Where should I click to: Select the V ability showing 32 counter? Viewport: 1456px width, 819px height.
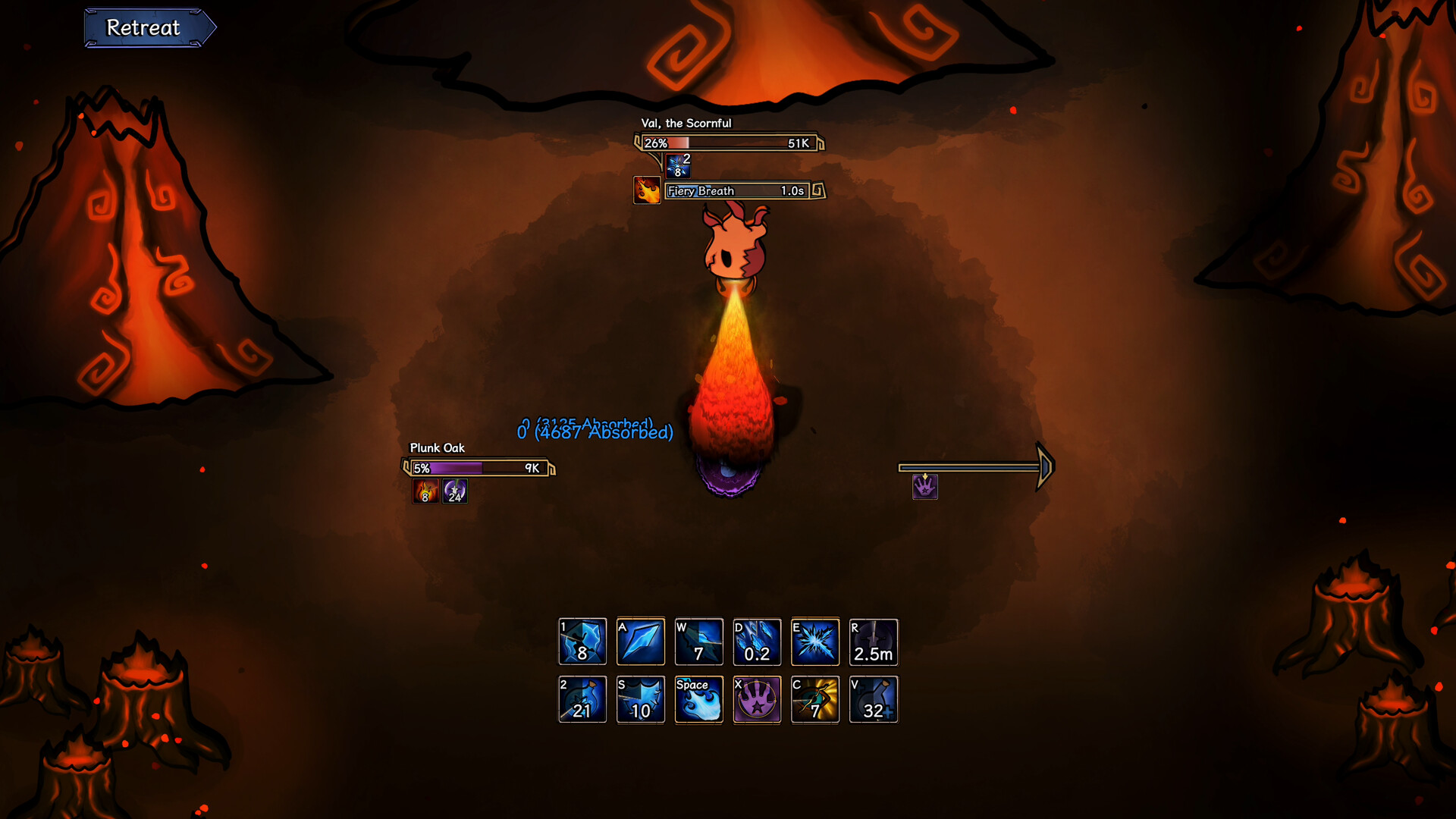(x=873, y=699)
